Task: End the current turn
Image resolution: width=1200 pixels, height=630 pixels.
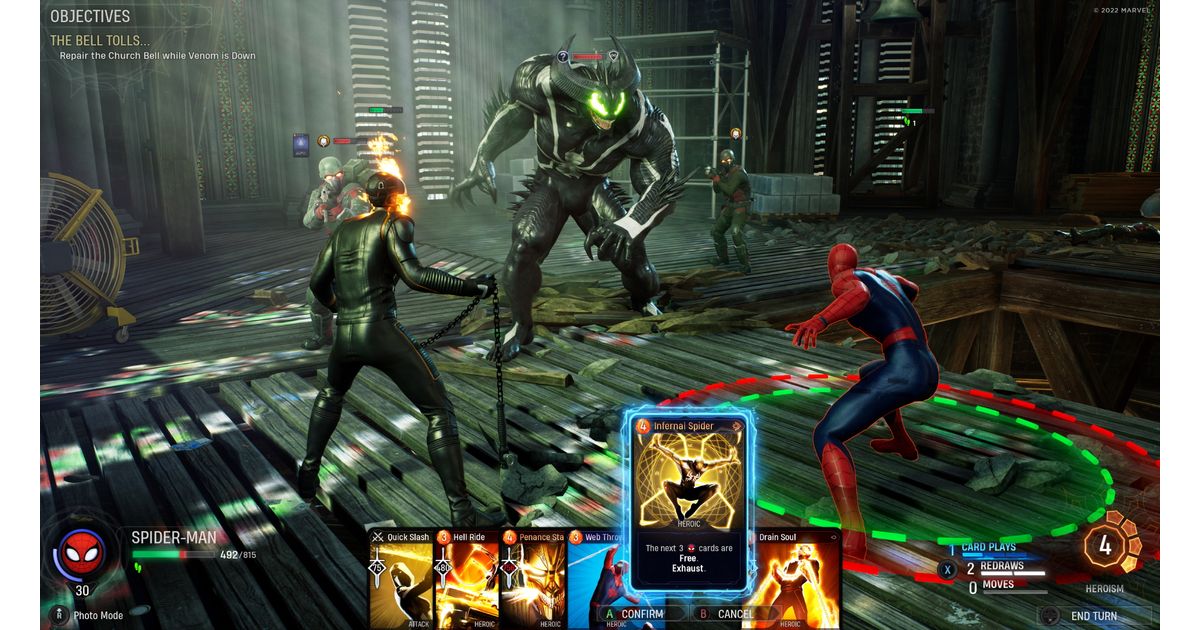Action: point(1093,616)
